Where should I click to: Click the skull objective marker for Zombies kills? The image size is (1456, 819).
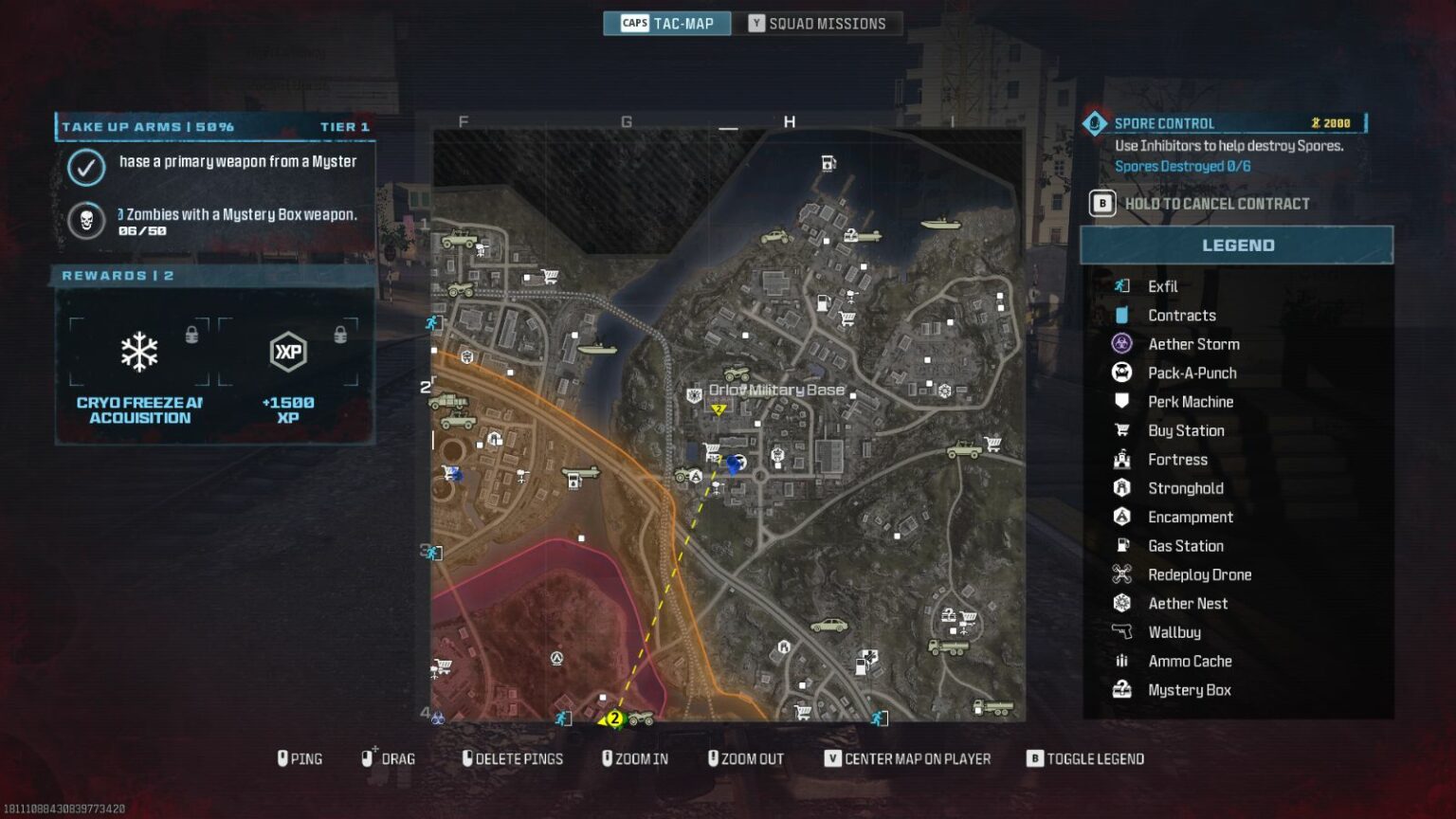[x=86, y=221]
